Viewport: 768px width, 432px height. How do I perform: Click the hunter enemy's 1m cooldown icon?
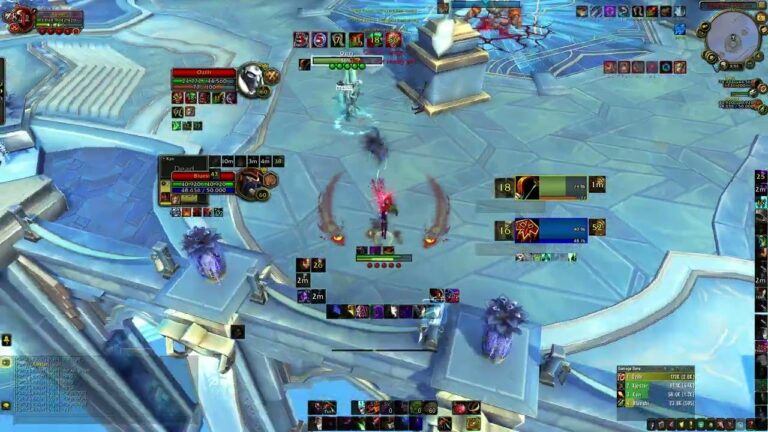pos(597,185)
